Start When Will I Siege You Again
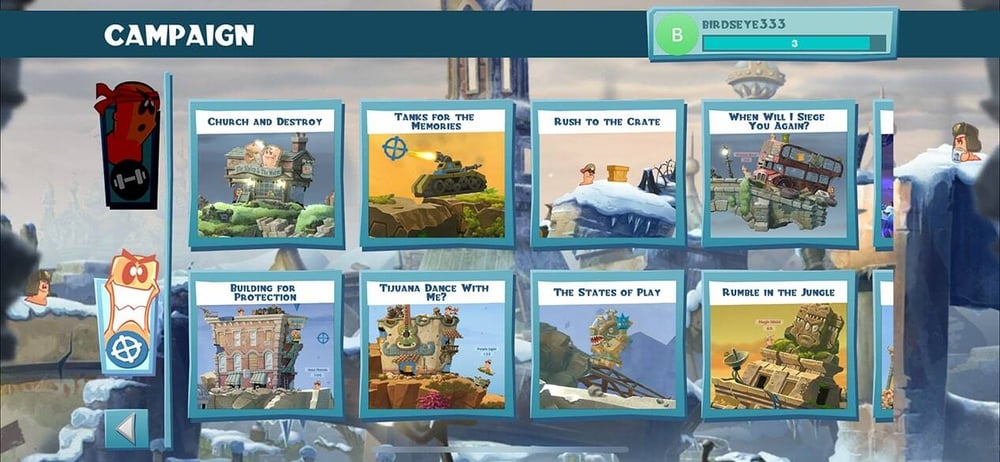This screenshot has width=1000, height=462. coord(778,175)
